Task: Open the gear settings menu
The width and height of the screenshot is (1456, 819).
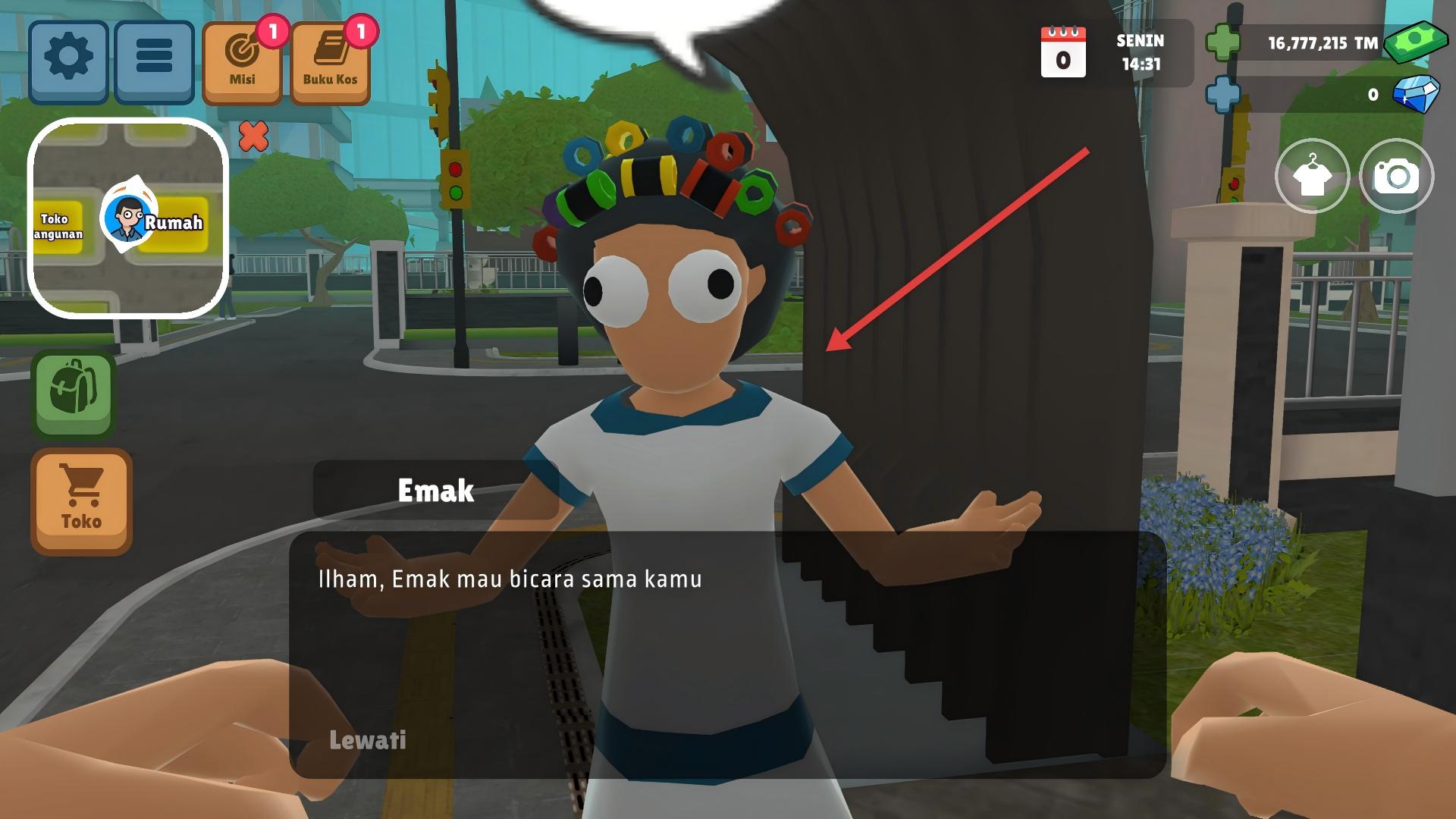Action: click(68, 61)
